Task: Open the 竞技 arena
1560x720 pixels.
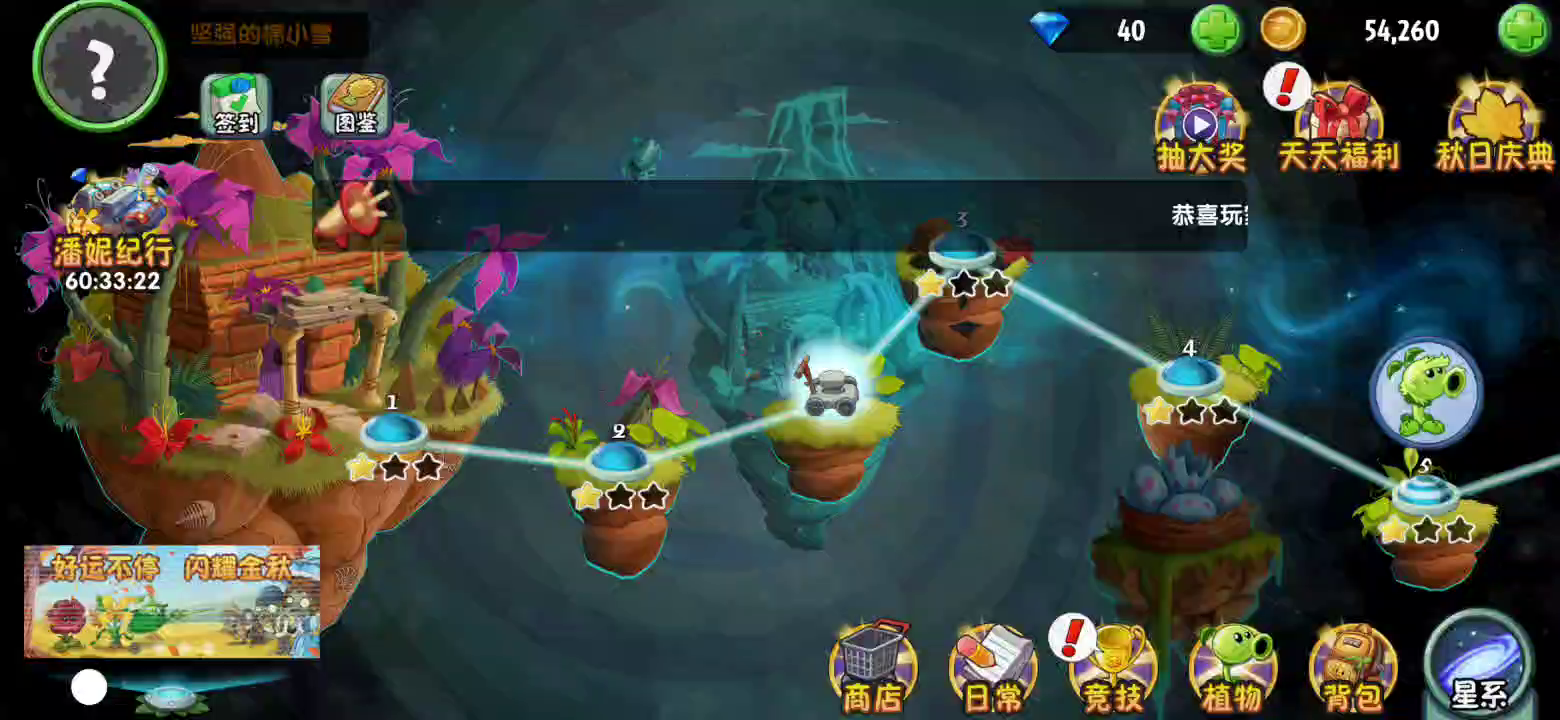Action: coord(1113,667)
